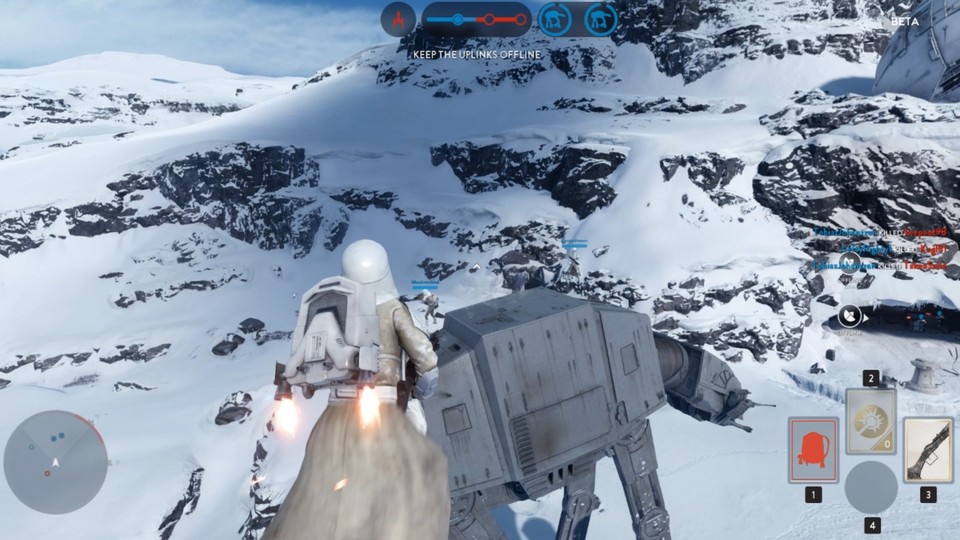Select the first AT-AT status icon

click(554, 19)
